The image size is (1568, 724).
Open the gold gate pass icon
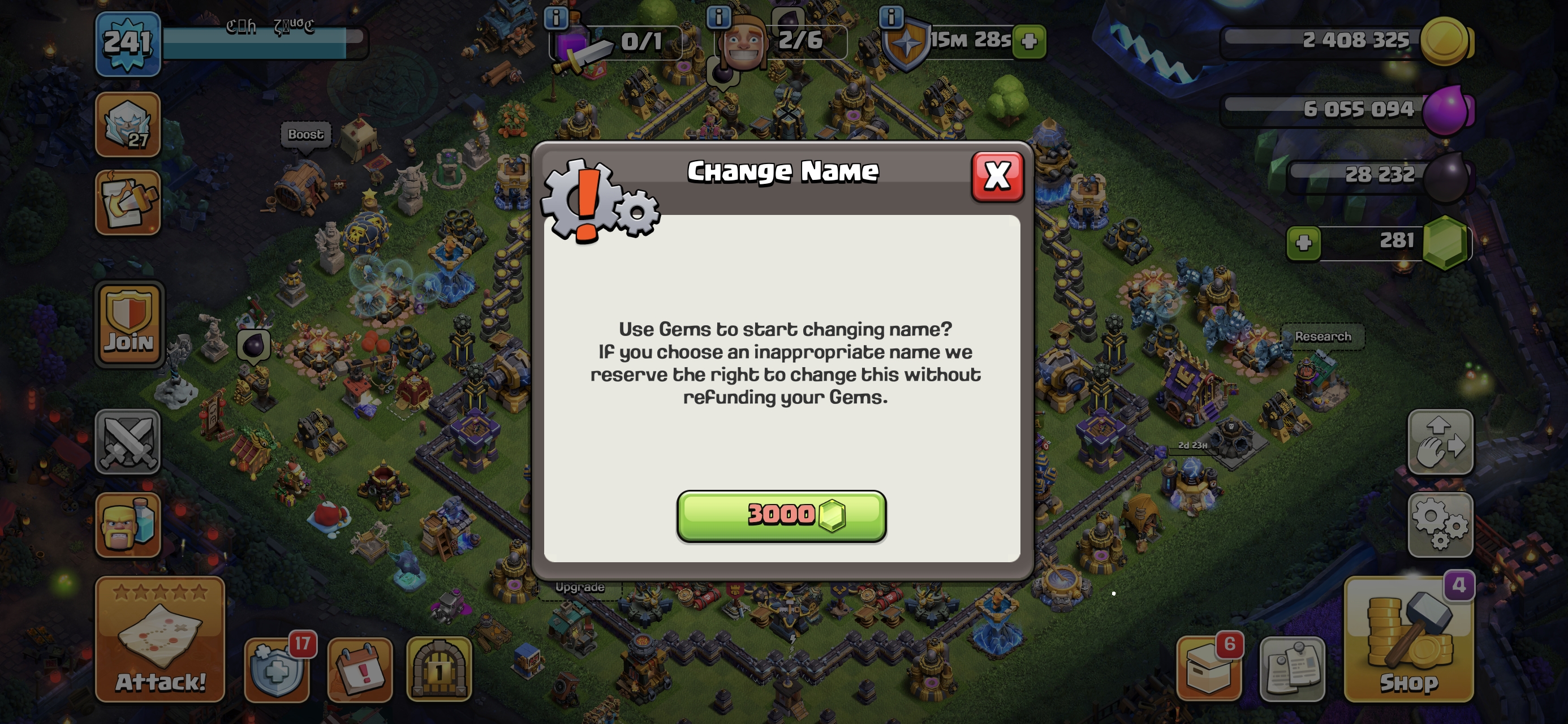click(439, 669)
